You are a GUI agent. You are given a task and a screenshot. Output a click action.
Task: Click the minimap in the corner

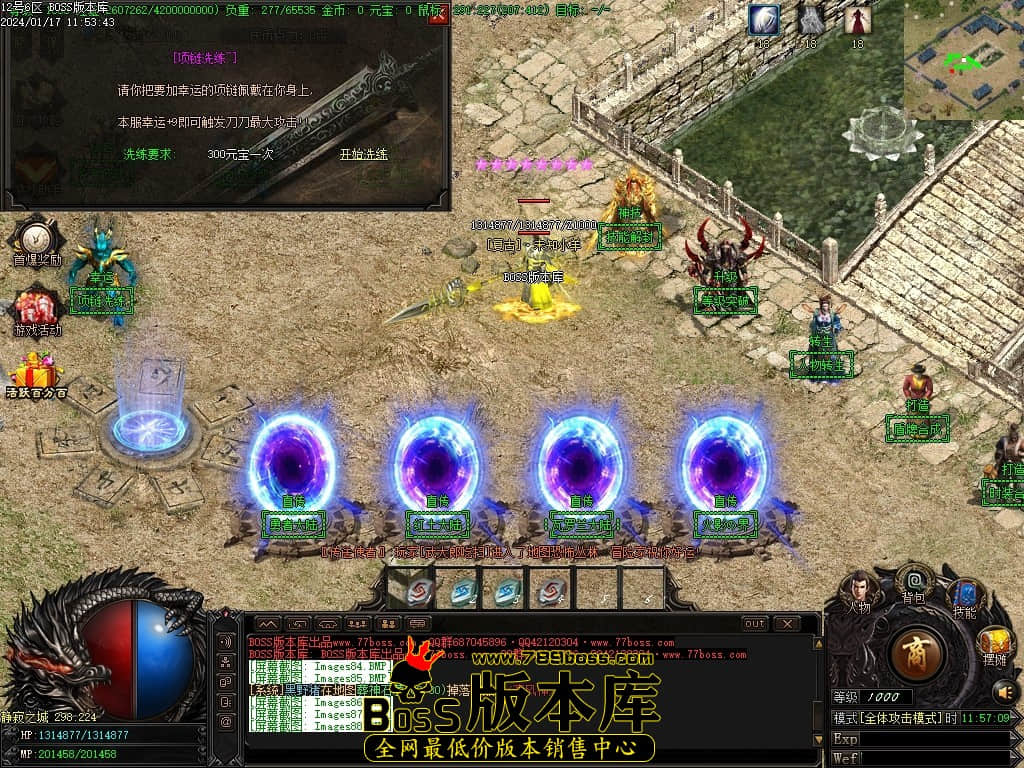click(964, 60)
